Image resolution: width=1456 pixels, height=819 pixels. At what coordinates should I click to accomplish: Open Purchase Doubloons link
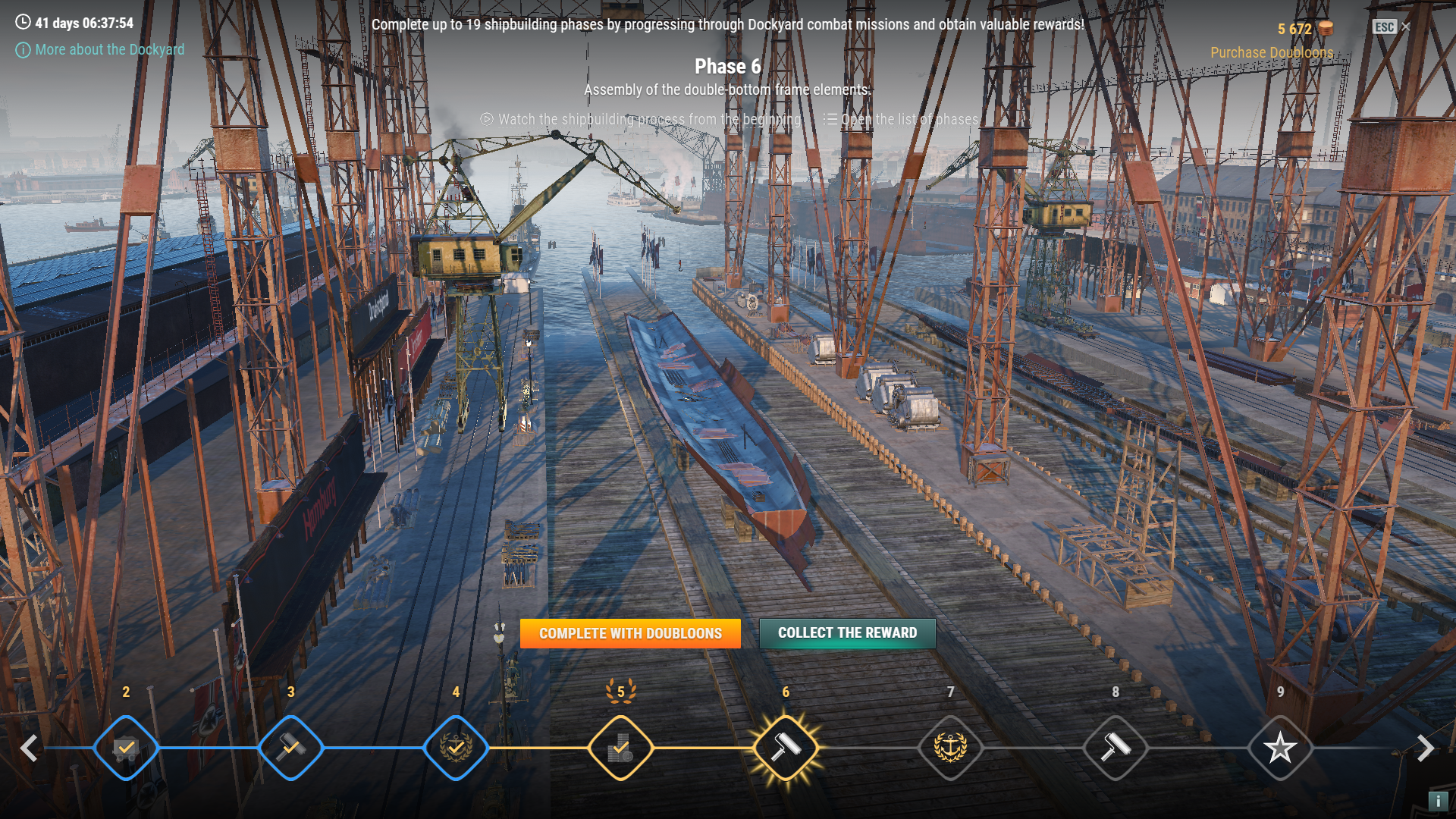coord(1271,52)
